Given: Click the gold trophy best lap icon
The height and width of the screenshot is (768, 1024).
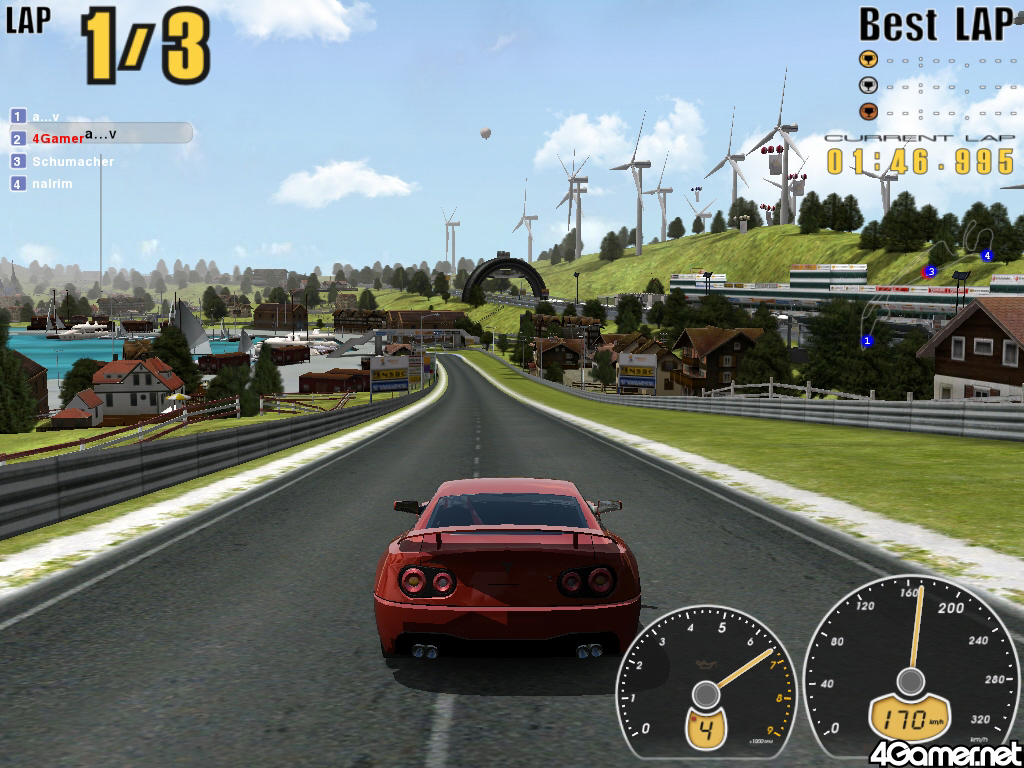Looking at the screenshot, I should click(x=869, y=58).
